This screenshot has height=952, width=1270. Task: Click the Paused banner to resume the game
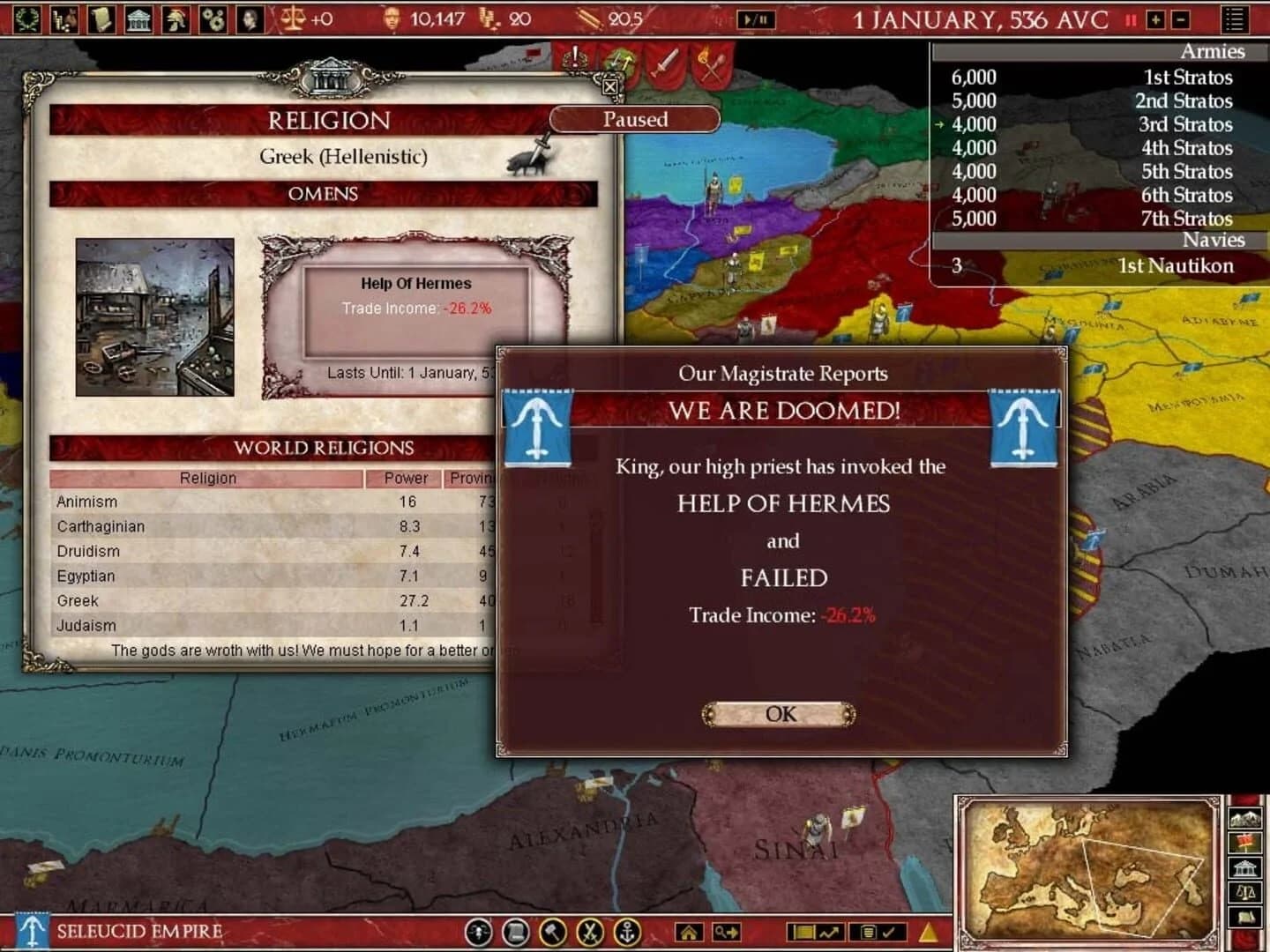click(635, 120)
